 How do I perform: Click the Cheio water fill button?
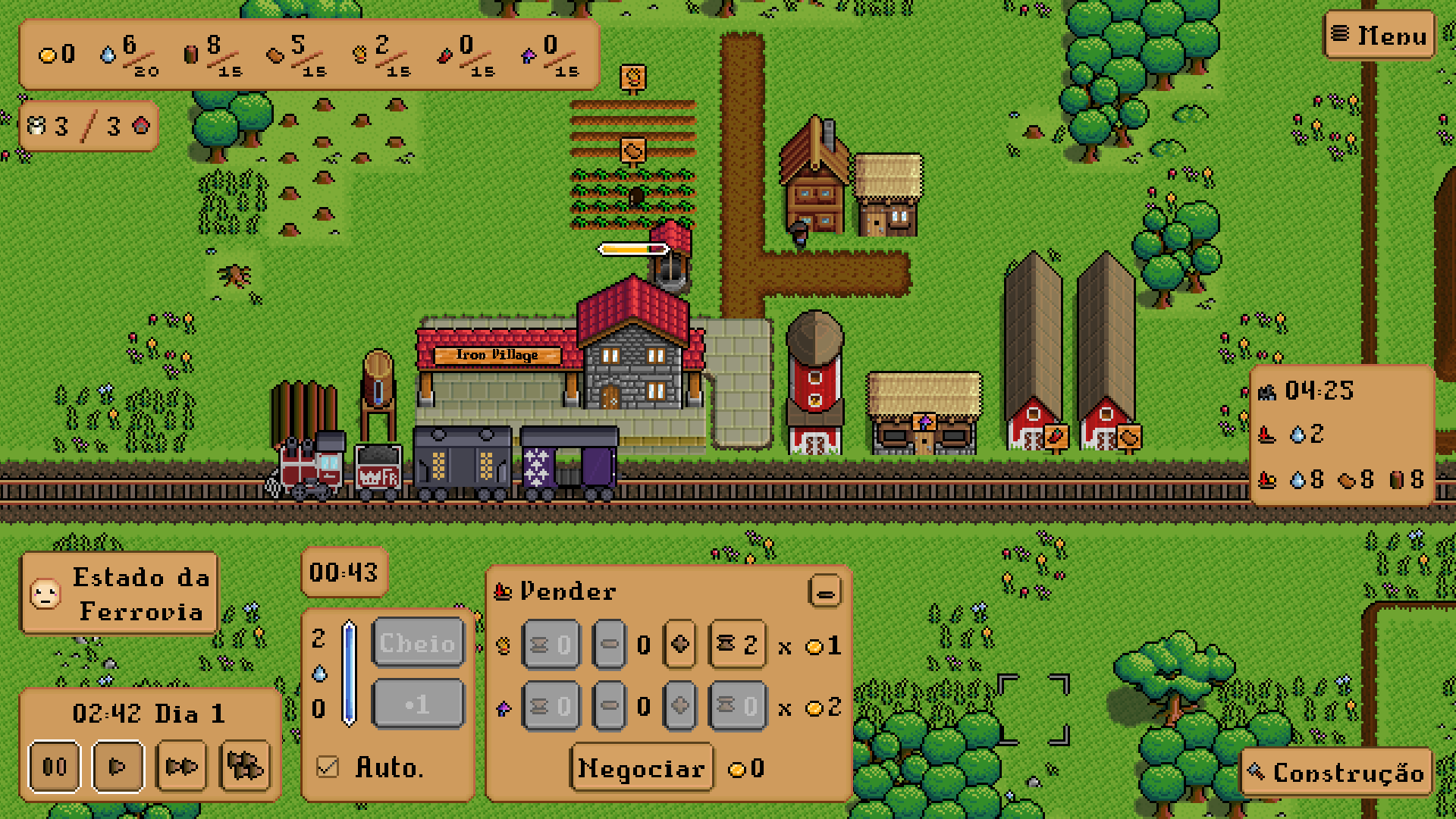point(418,643)
